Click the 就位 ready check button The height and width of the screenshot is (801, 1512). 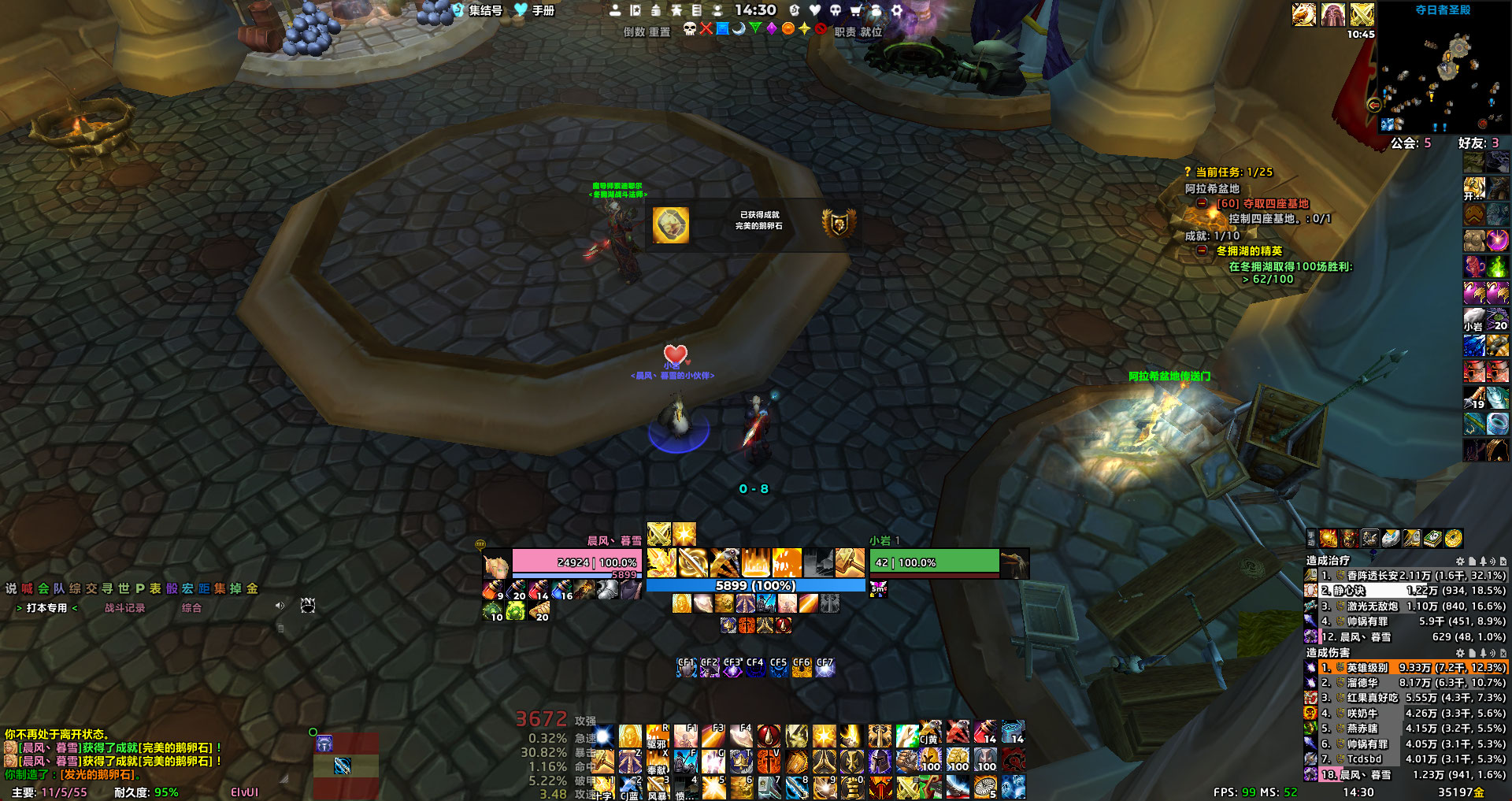tap(871, 32)
